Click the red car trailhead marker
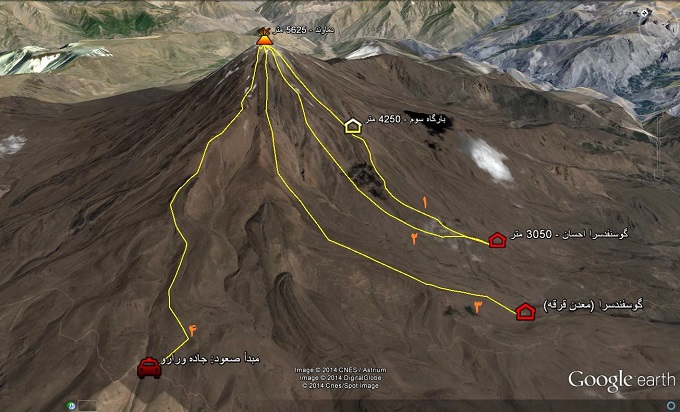The height and width of the screenshot is (412, 680). tap(150, 369)
